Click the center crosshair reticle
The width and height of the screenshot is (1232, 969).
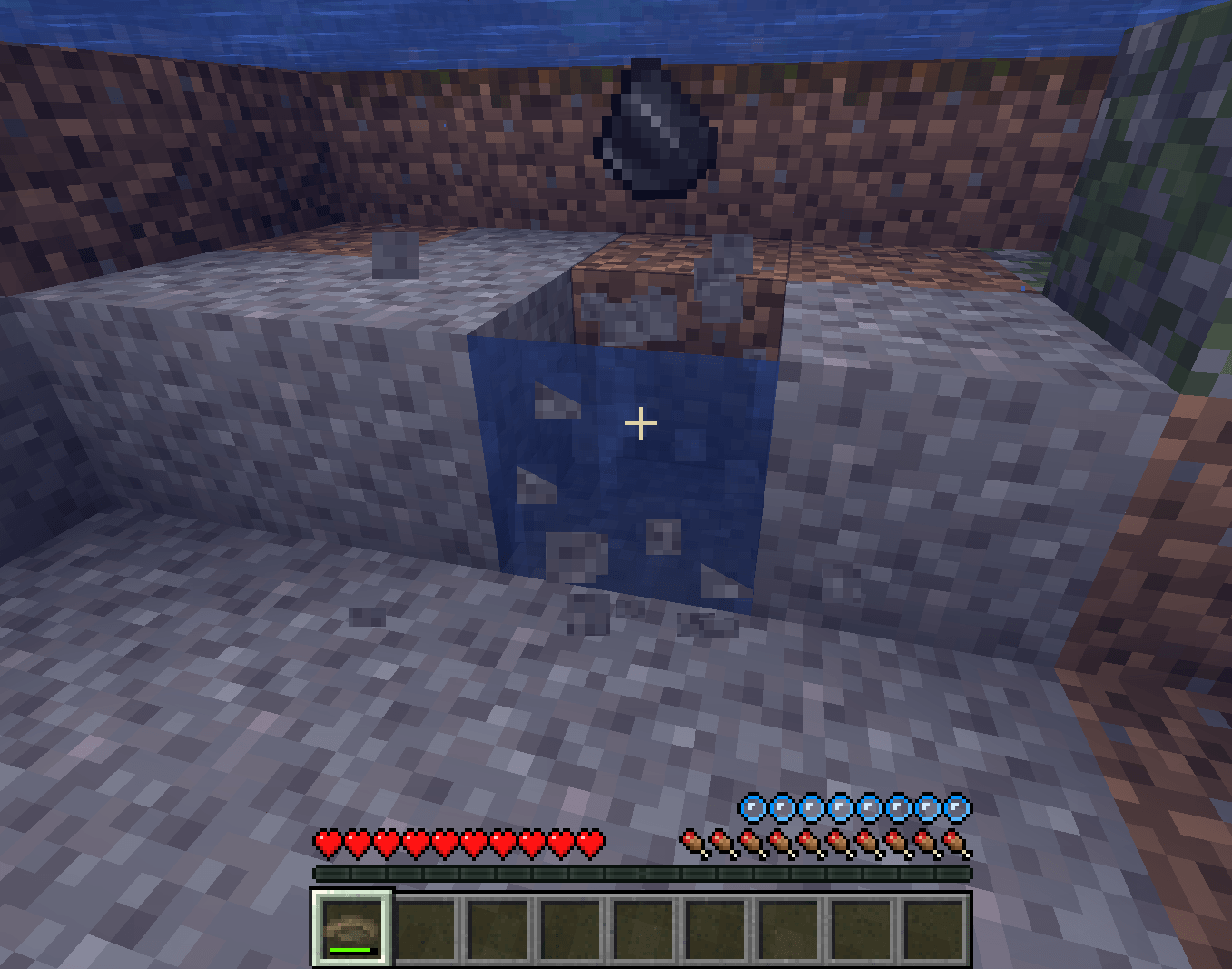(642, 423)
